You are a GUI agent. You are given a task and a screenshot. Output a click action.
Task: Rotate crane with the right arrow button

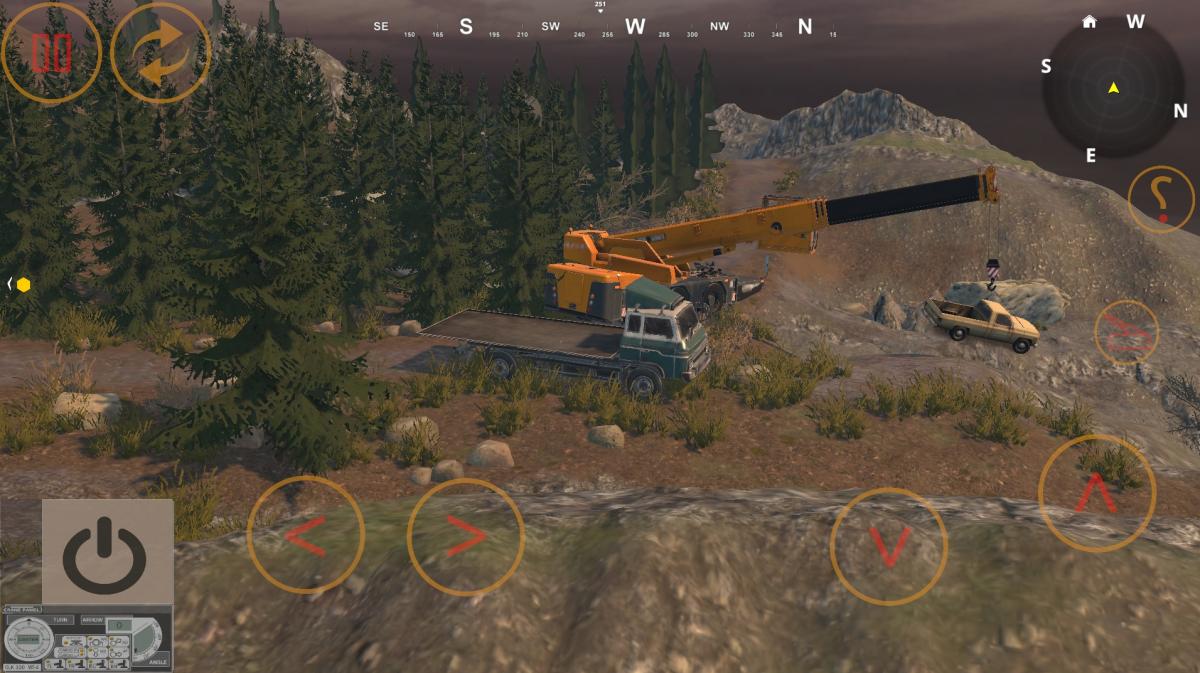pyautogui.click(x=465, y=537)
